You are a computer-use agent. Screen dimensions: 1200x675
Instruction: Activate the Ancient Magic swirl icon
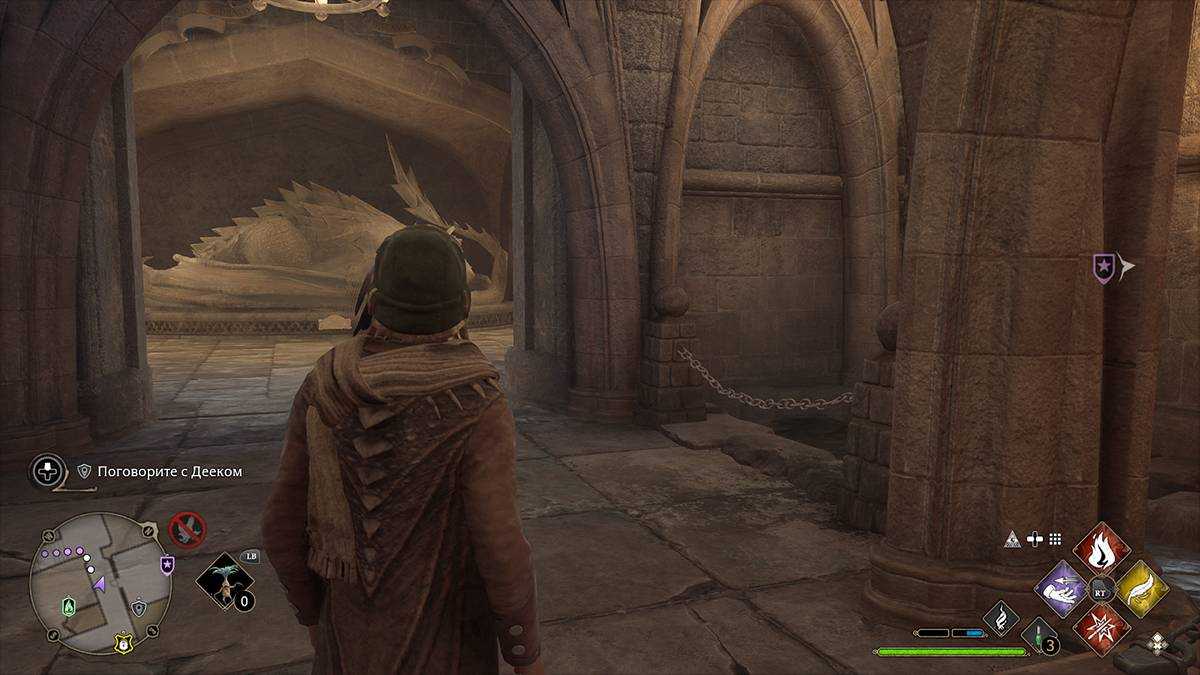point(1001,618)
